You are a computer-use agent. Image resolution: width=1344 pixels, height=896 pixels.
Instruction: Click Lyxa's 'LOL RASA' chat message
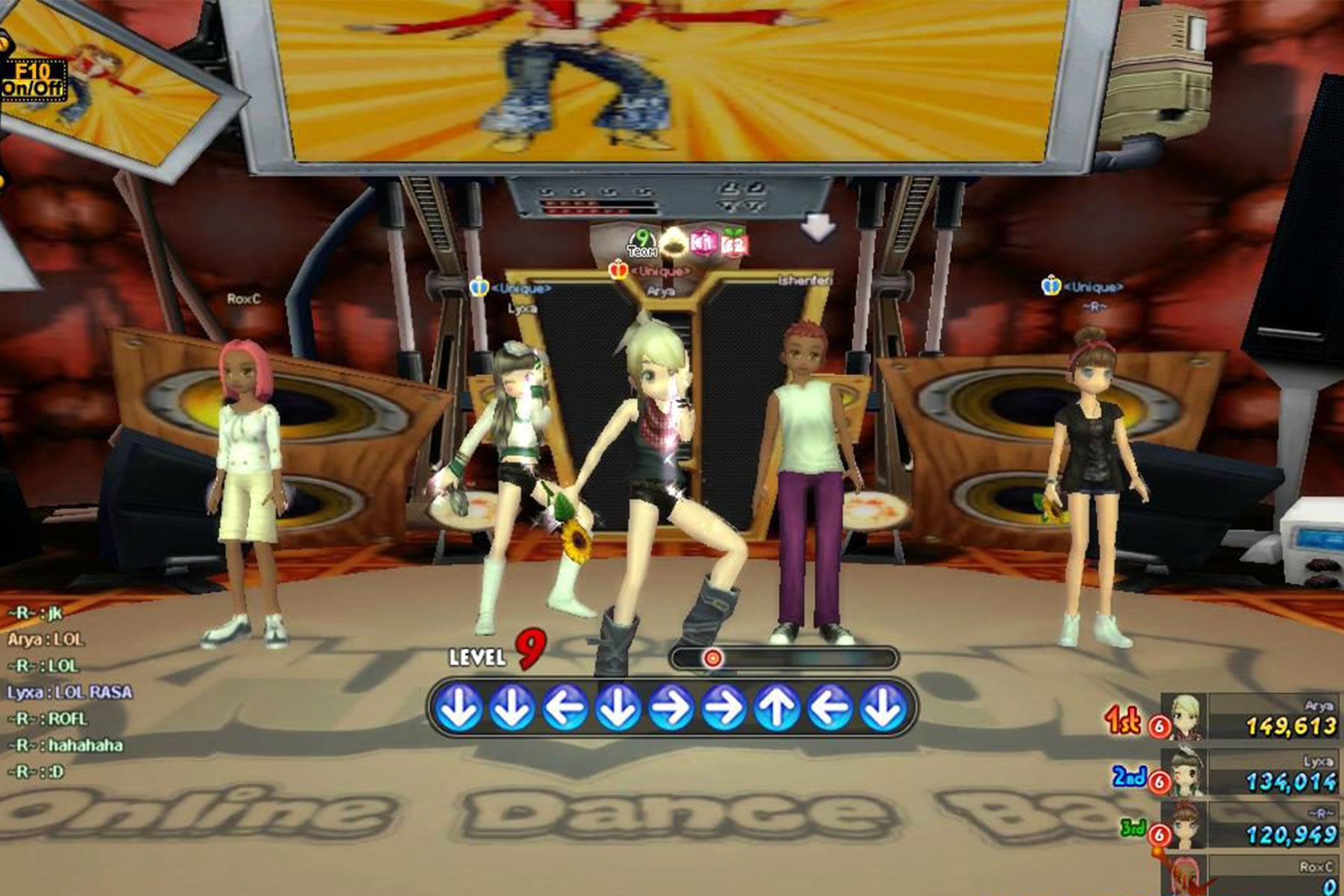pos(69,692)
